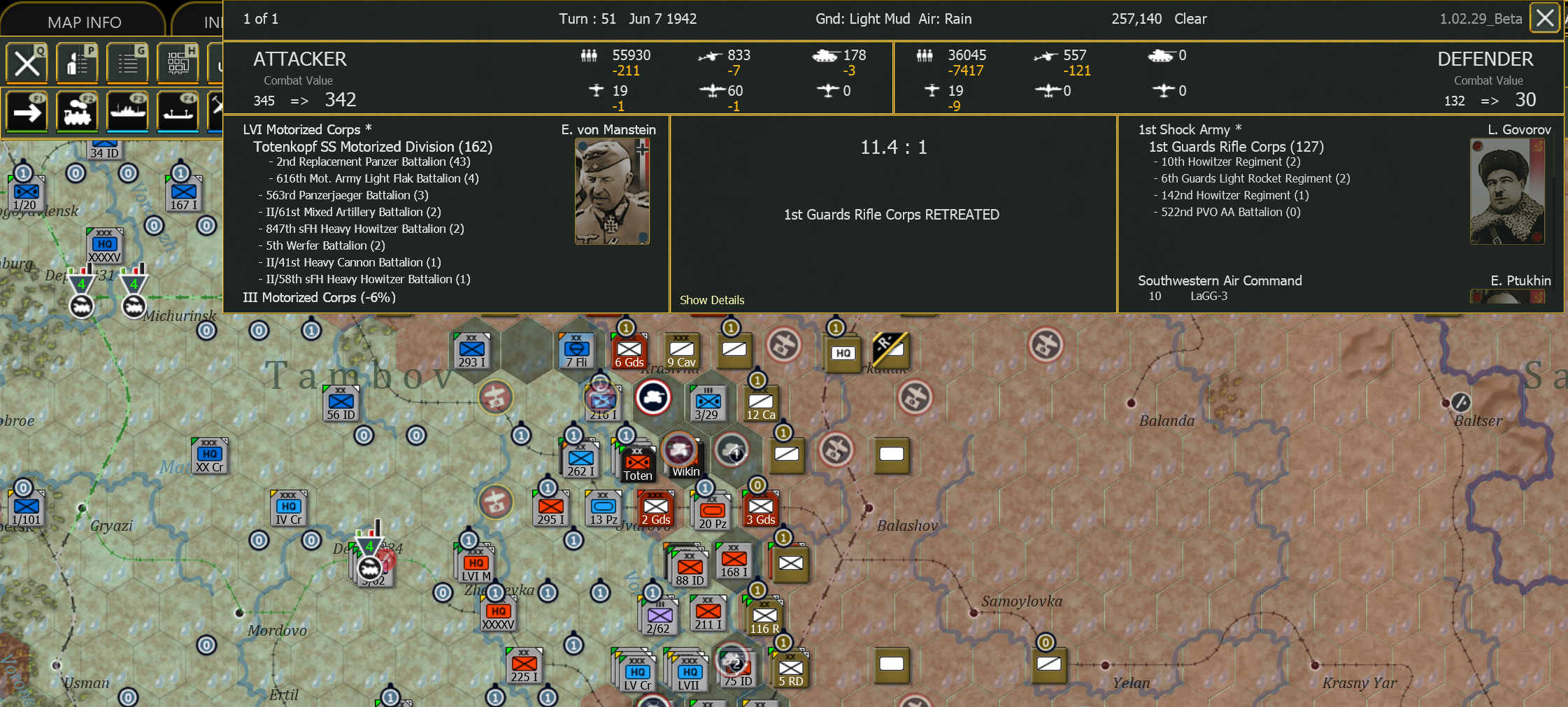Select the LVI M headquarters counter

476,563
